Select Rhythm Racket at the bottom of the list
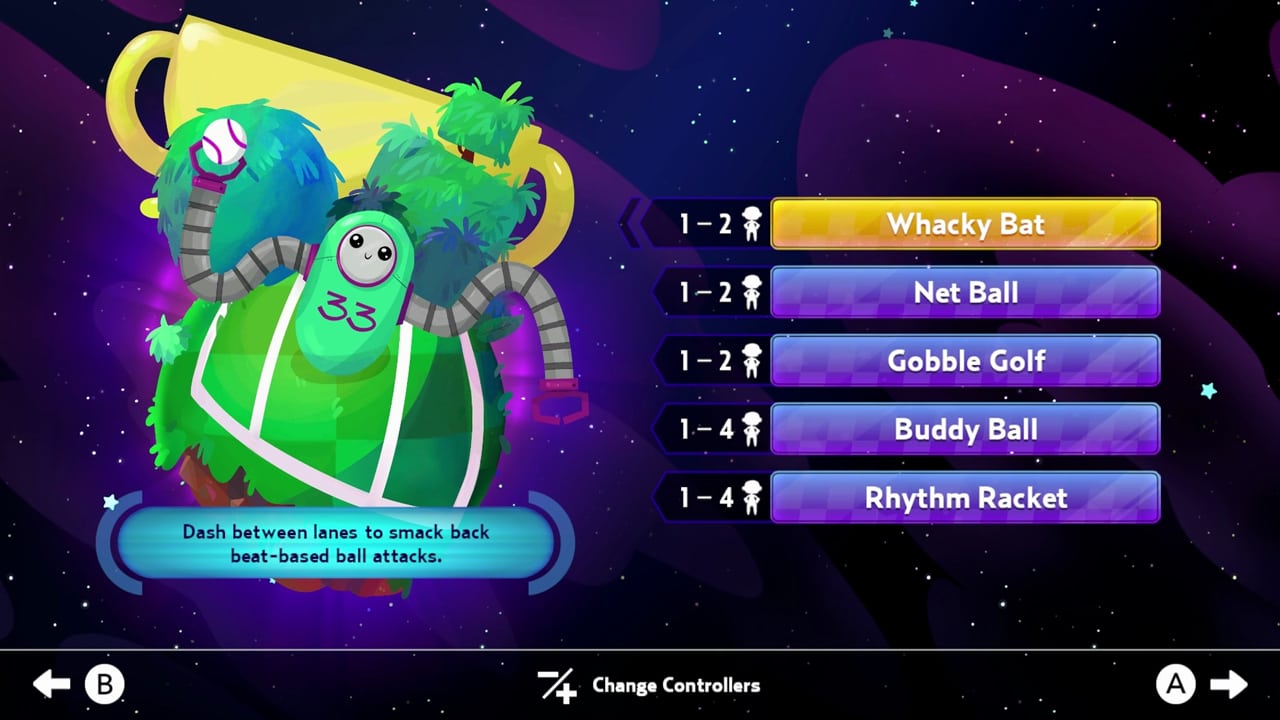Viewport: 1280px width, 720px height. pyautogui.click(x=965, y=497)
